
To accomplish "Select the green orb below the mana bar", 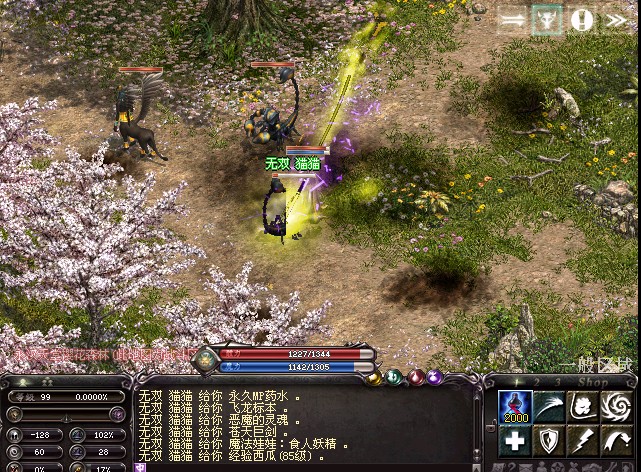I will click(395, 377).
